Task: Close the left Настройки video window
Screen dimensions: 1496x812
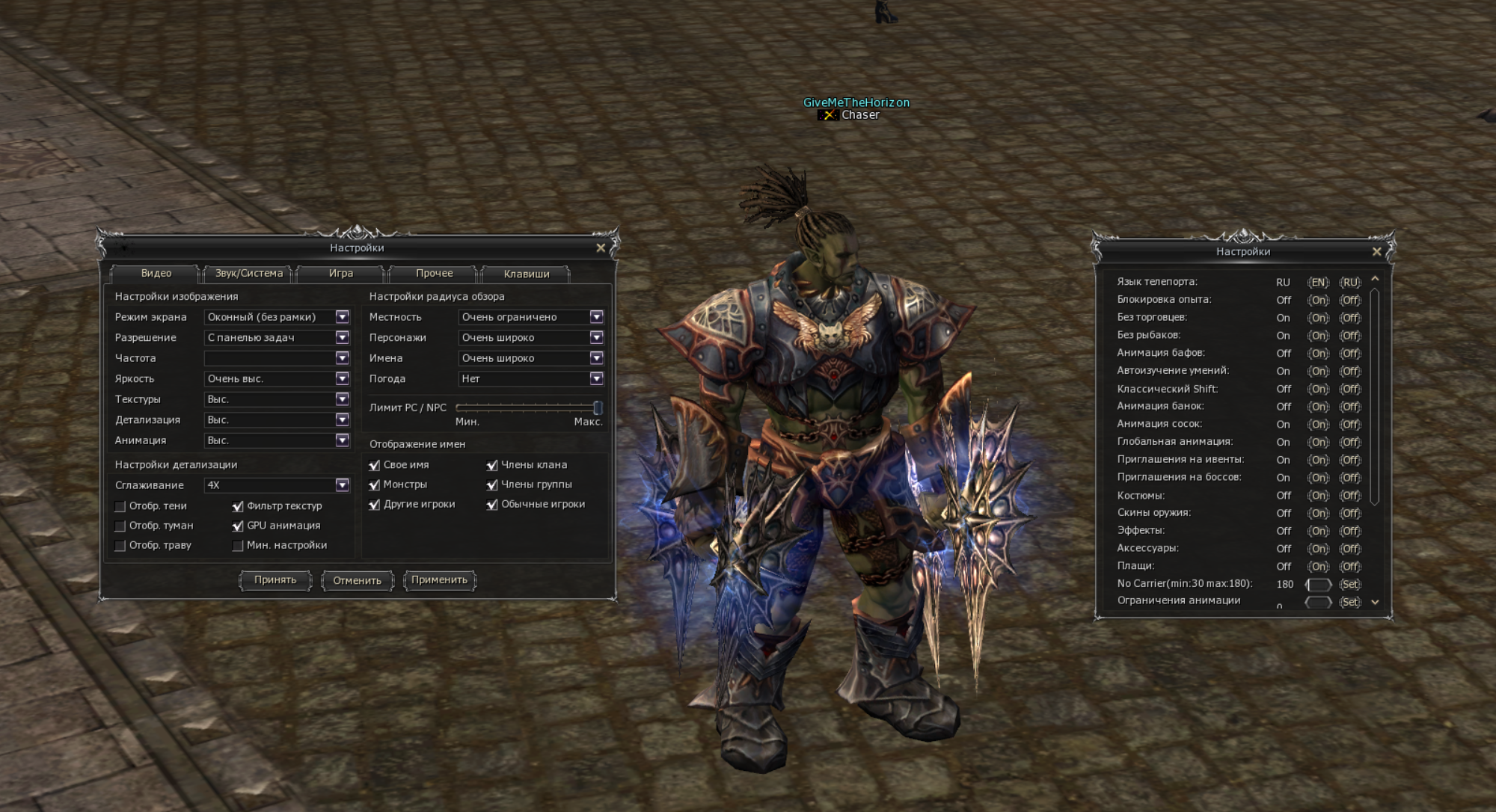Action: pyautogui.click(x=601, y=248)
